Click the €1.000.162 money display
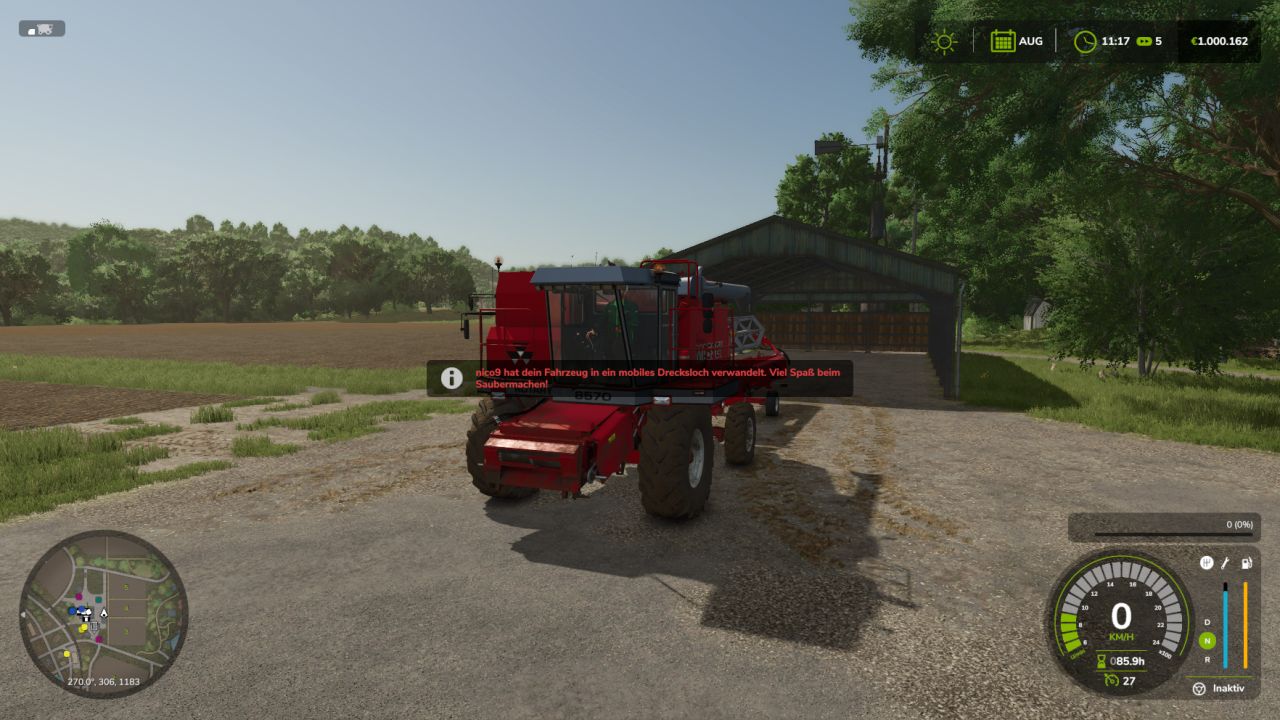This screenshot has width=1280, height=720. point(1222,41)
